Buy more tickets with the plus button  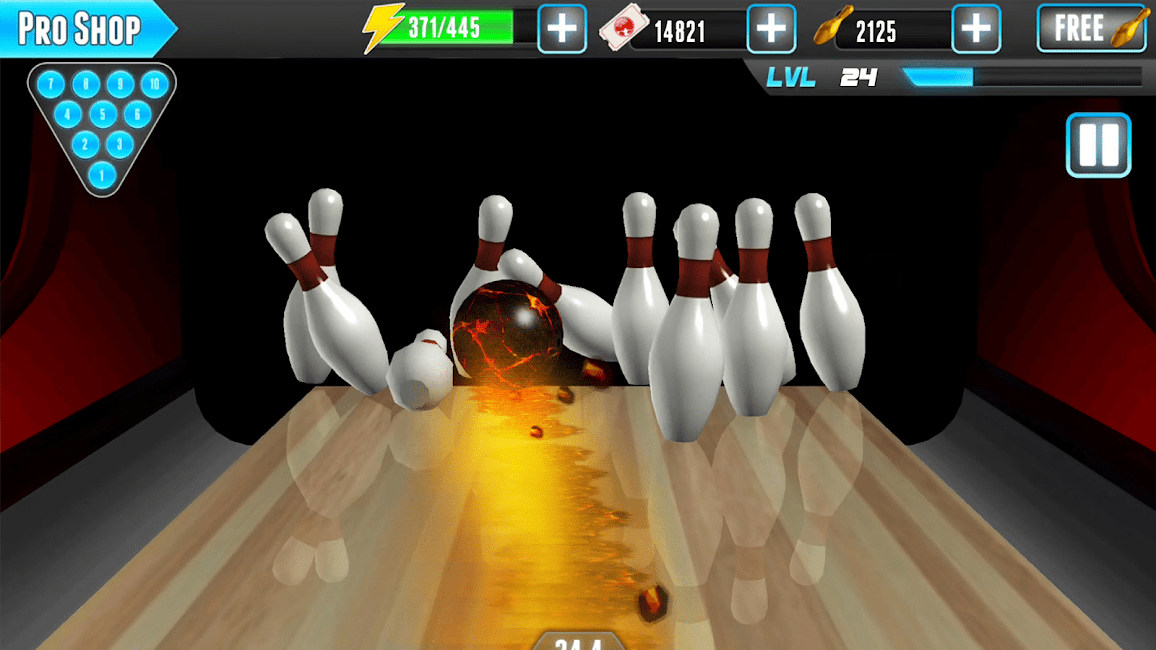(771, 29)
